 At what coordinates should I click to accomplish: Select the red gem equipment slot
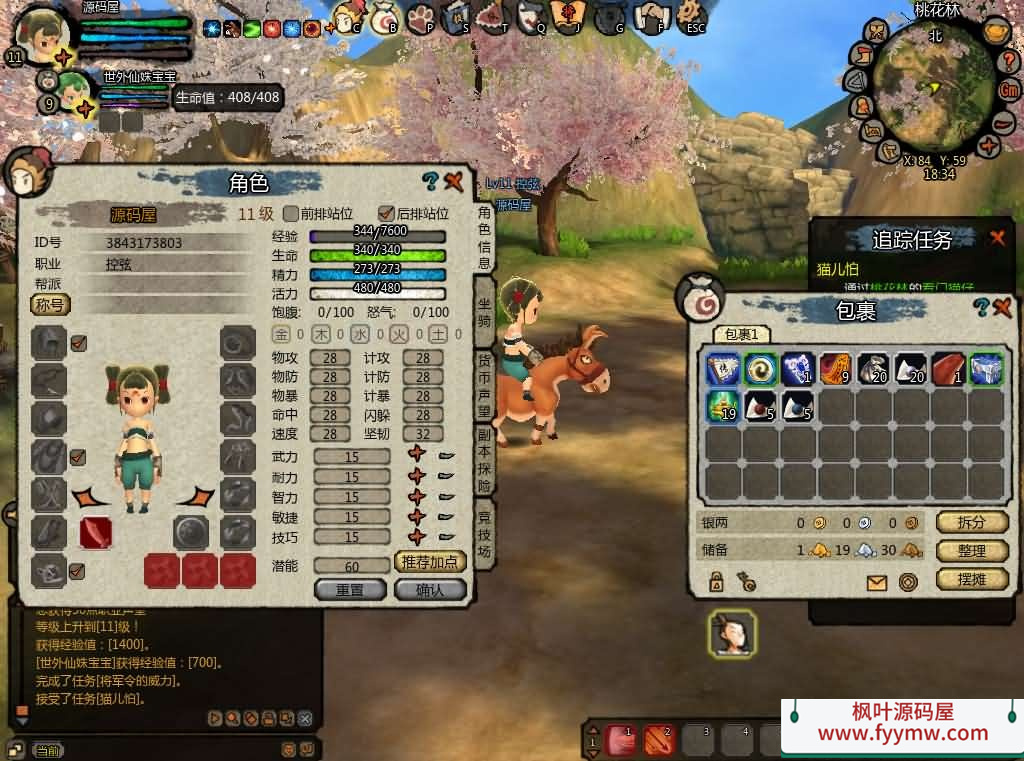point(95,532)
